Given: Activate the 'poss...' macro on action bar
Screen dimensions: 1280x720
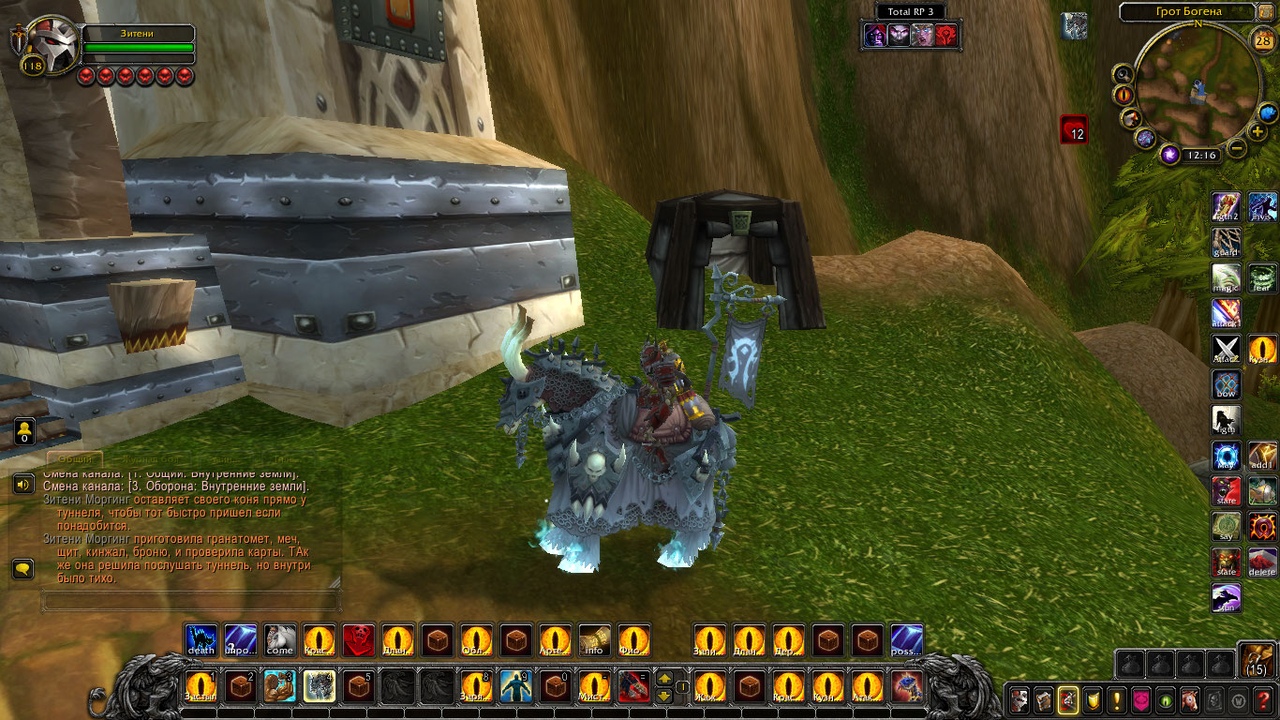Looking at the screenshot, I should point(906,640).
